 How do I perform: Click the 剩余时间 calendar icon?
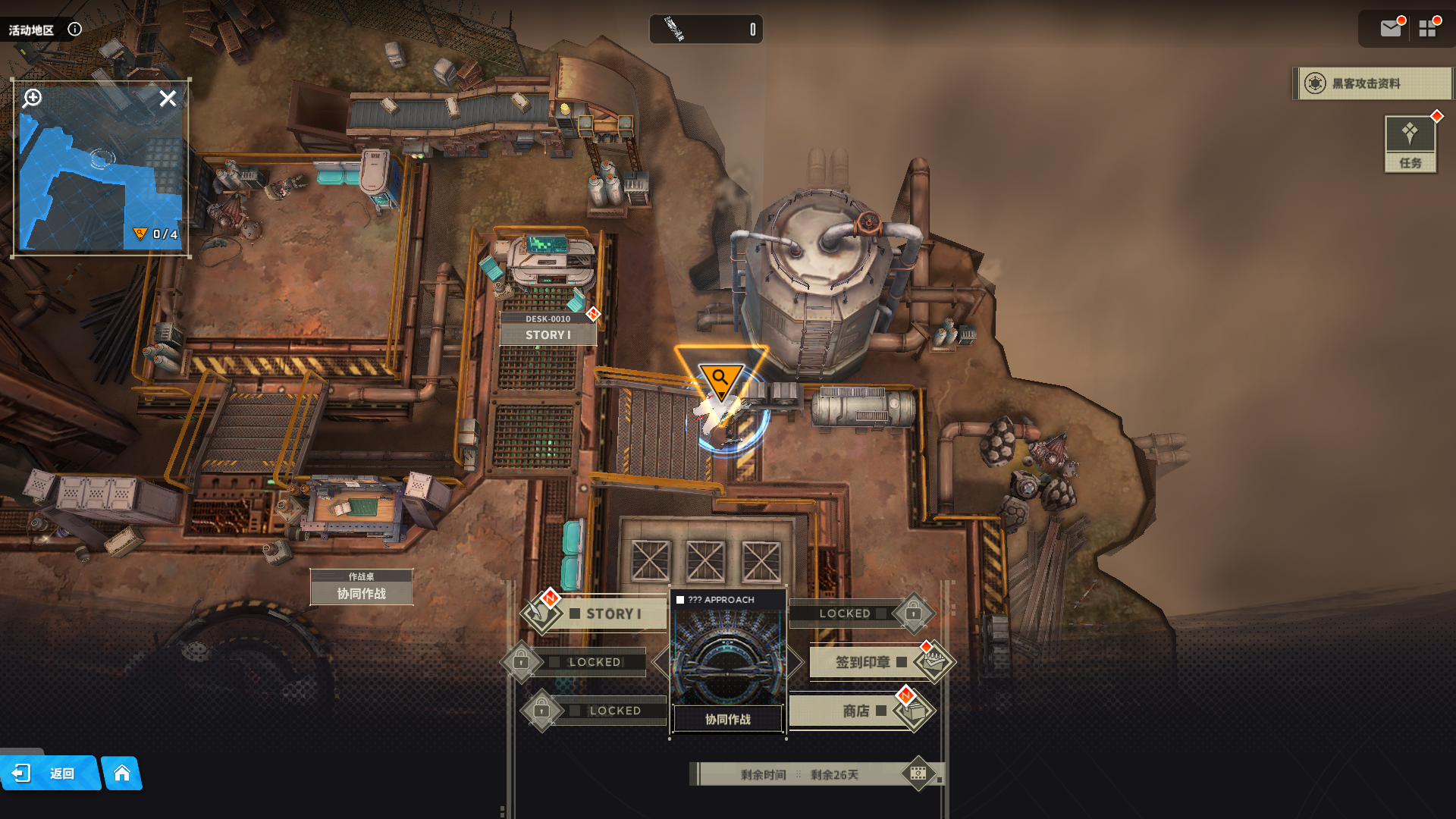[918, 773]
